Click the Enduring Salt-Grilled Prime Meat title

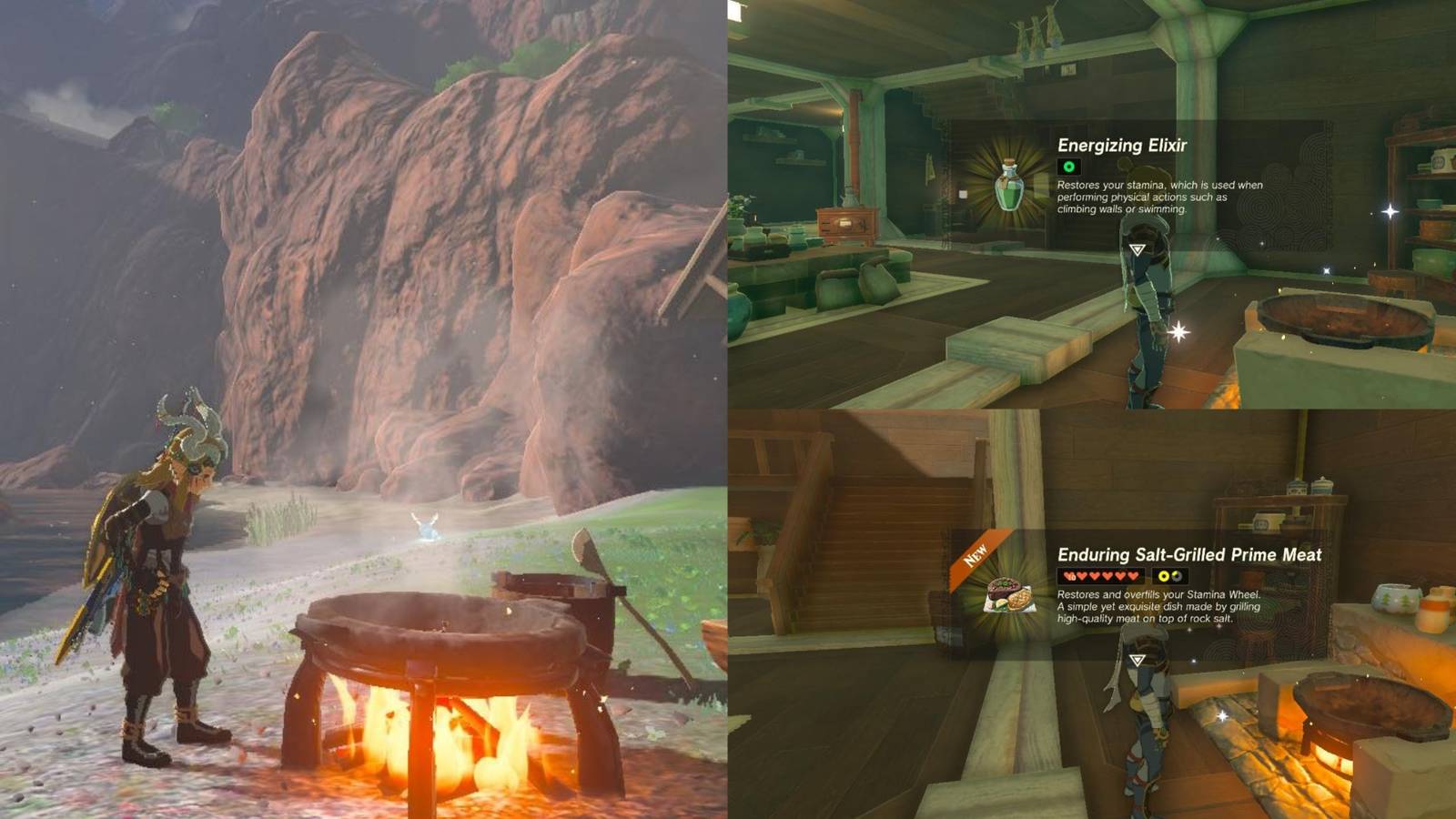1190,555
